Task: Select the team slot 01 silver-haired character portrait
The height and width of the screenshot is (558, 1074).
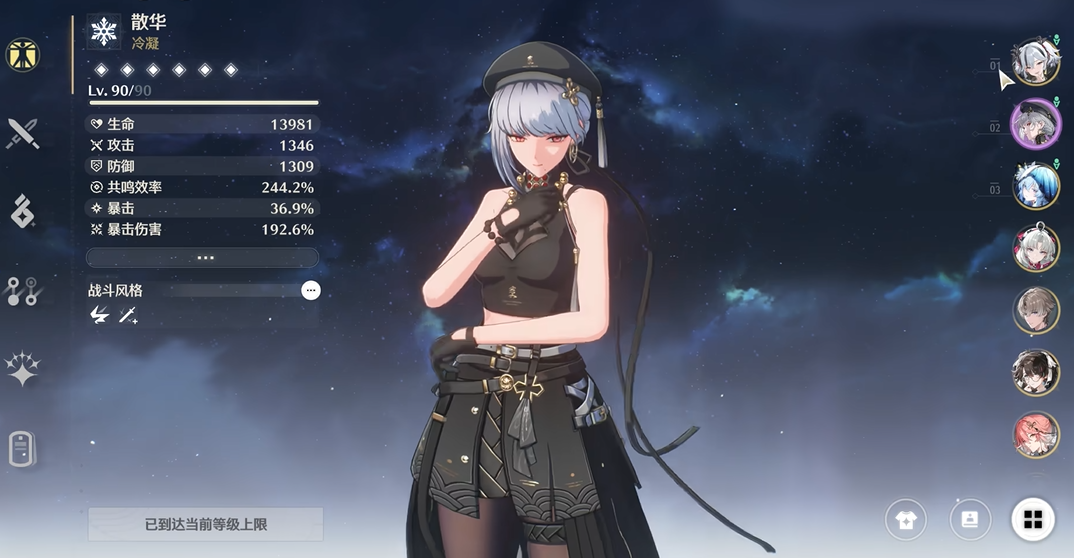Action: coord(1035,62)
